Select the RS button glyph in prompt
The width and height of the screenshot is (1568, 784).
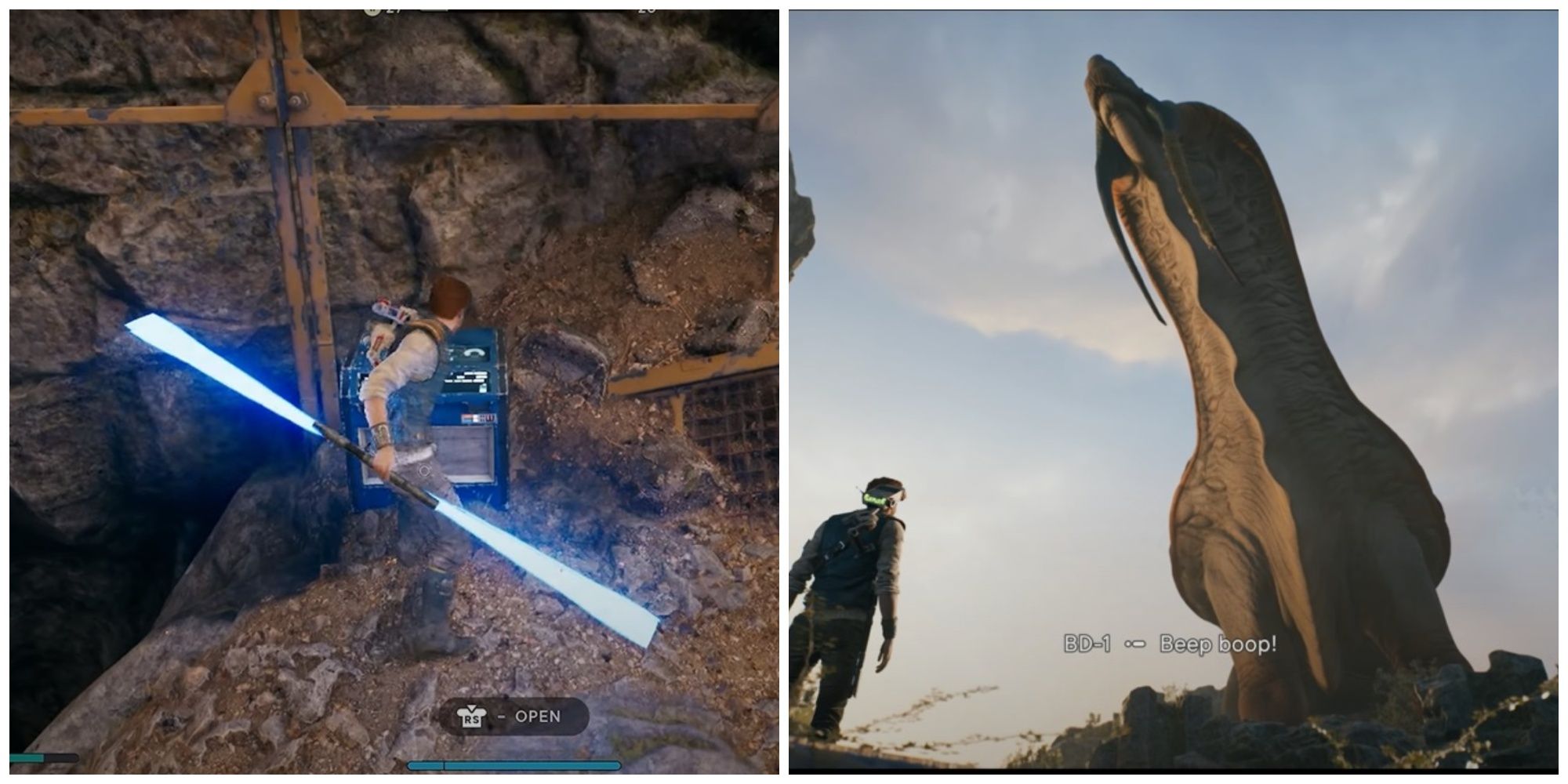(x=470, y=716)
